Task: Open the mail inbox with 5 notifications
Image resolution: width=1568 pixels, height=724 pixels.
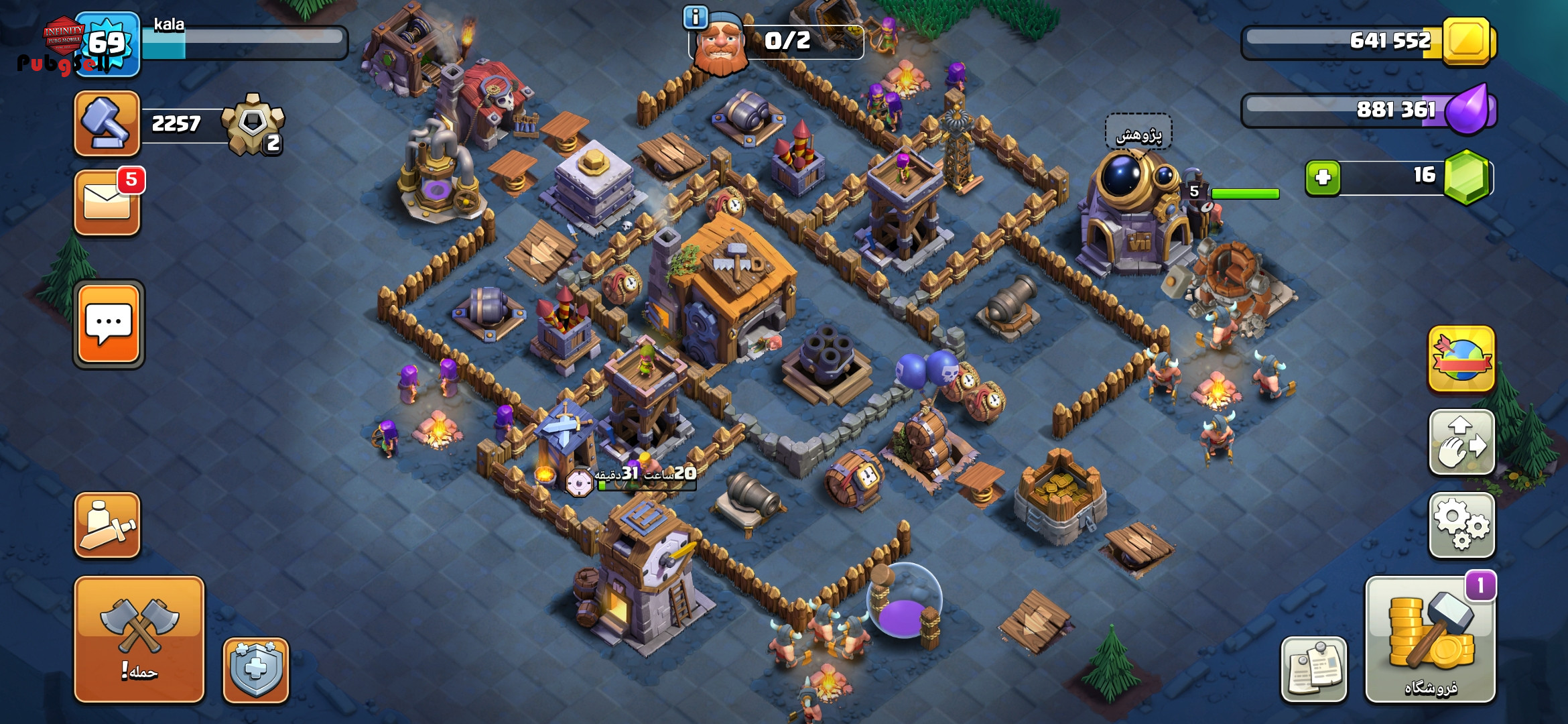Action: [107, 202]
